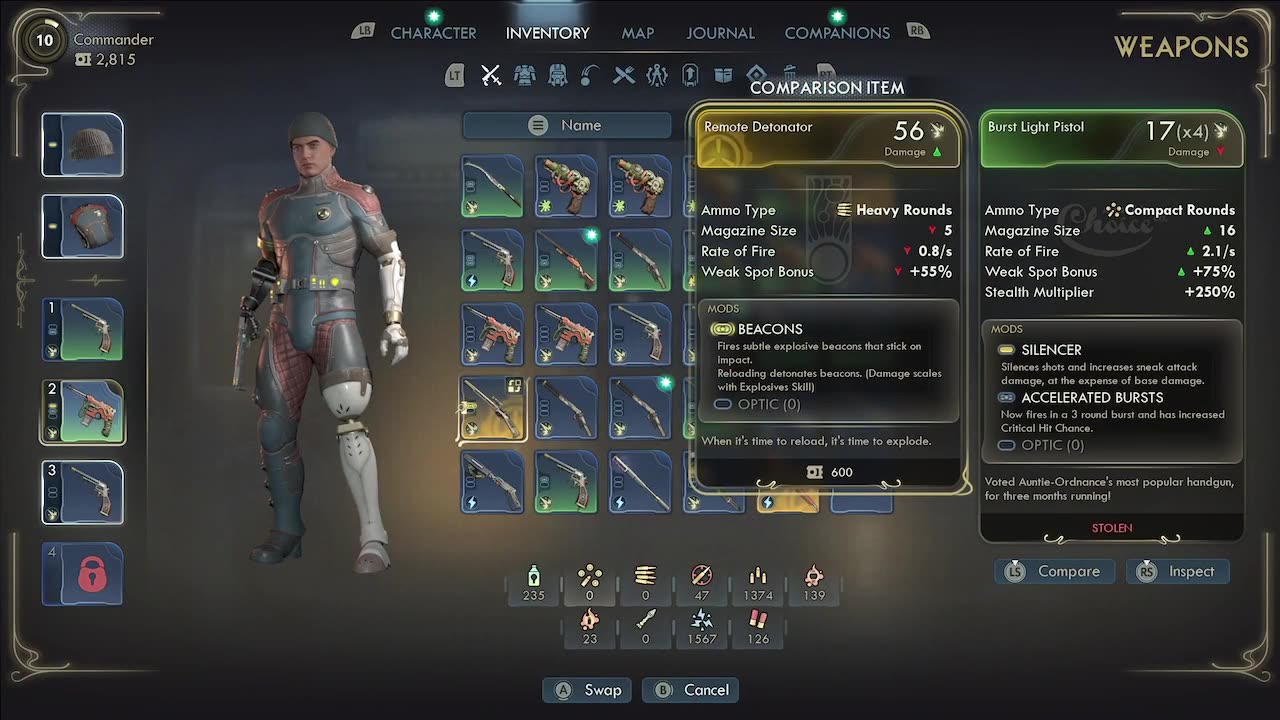Click the Compare button
Viewport: 1280px width, 720px height.
1056,571
